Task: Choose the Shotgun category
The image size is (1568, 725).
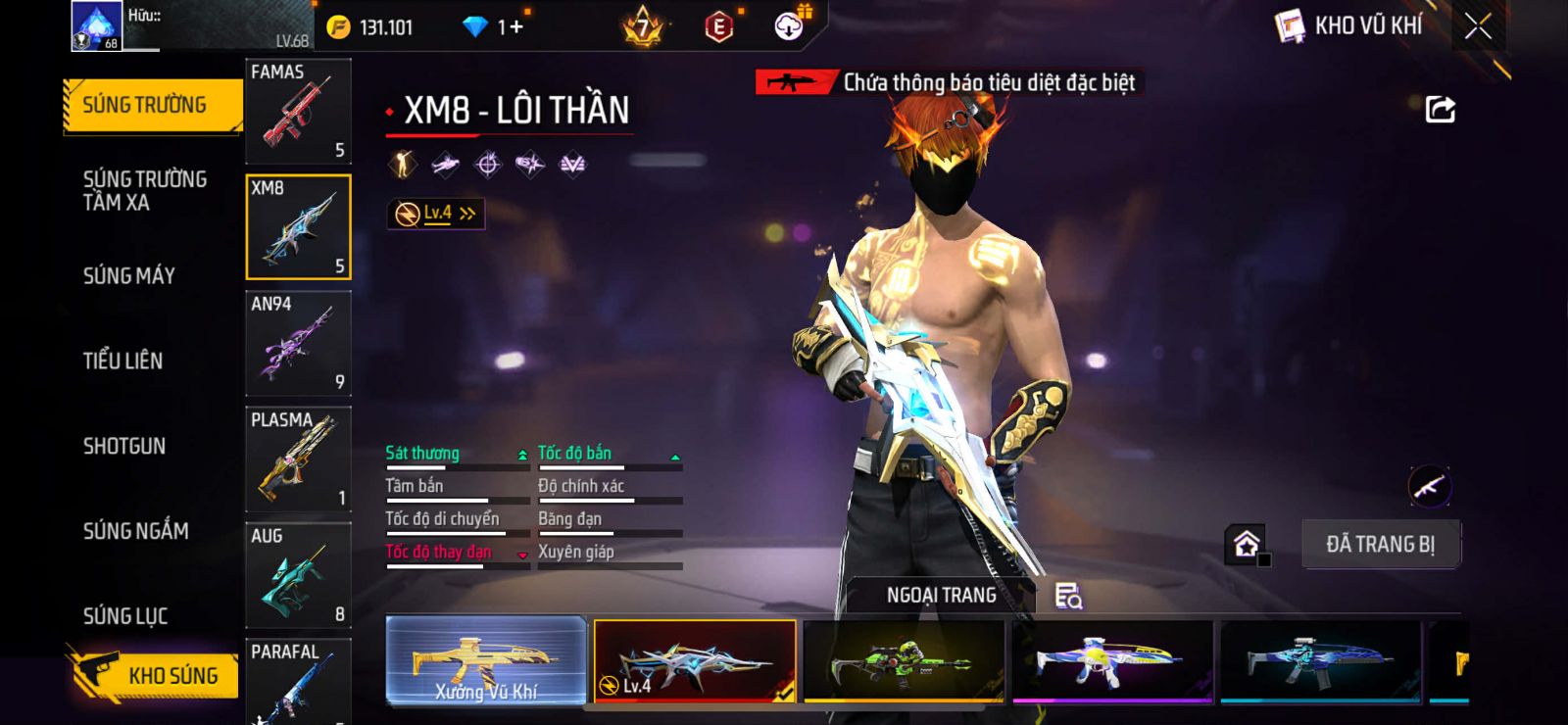Action: coord(124,447)
